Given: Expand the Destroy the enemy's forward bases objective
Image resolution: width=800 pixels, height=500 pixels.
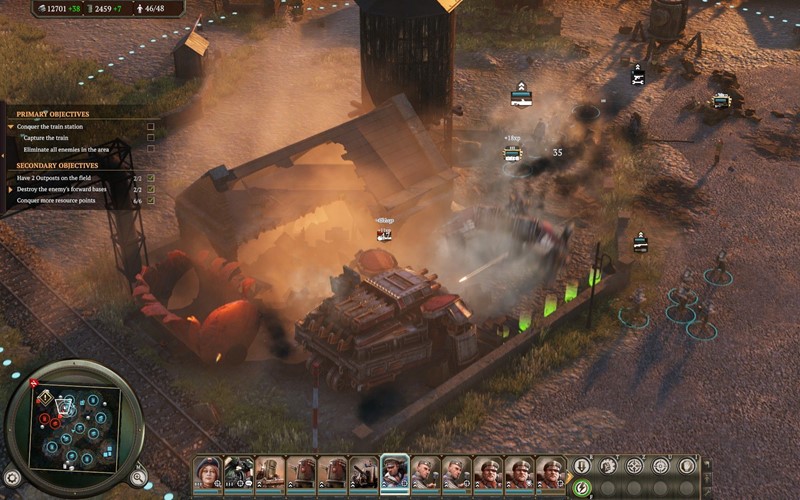Looking at the screenshot, I should (10, 188).
